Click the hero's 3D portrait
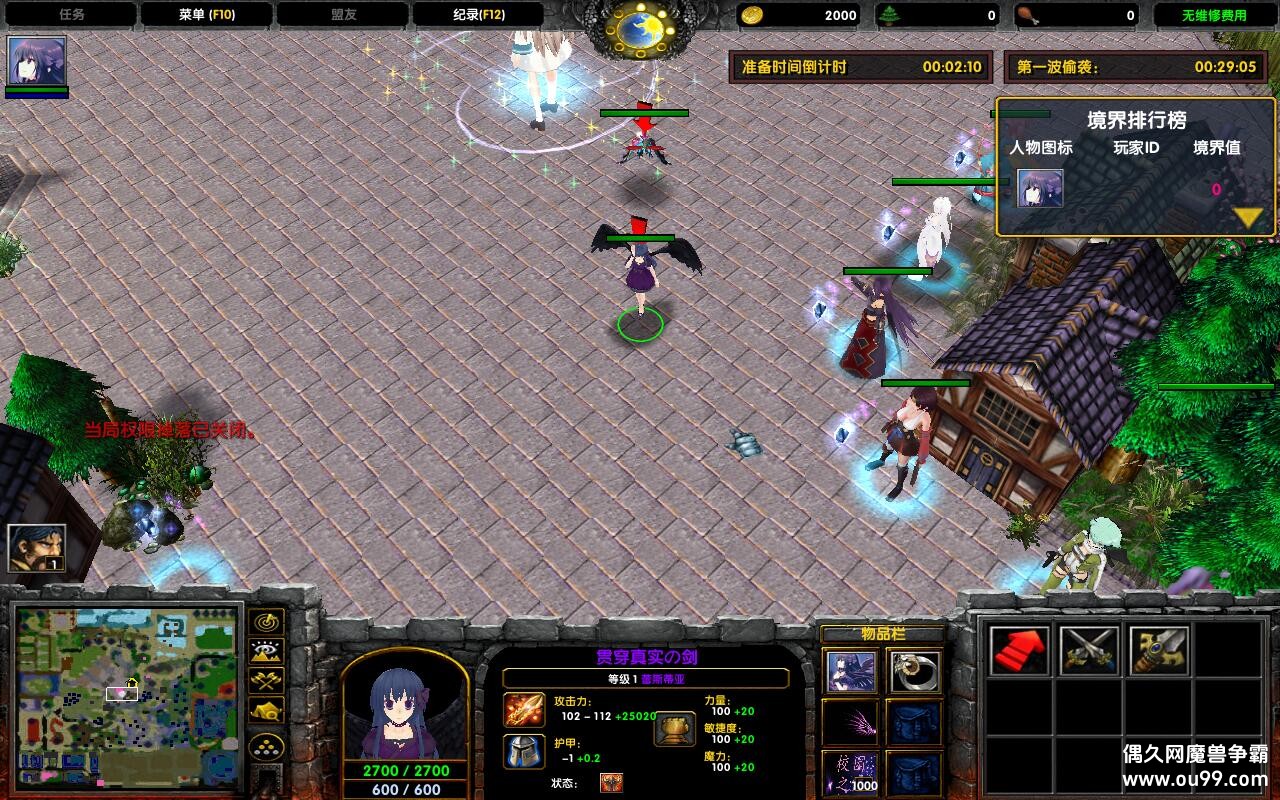Screen dimensions: 1280x800 (x=405, y=706)
